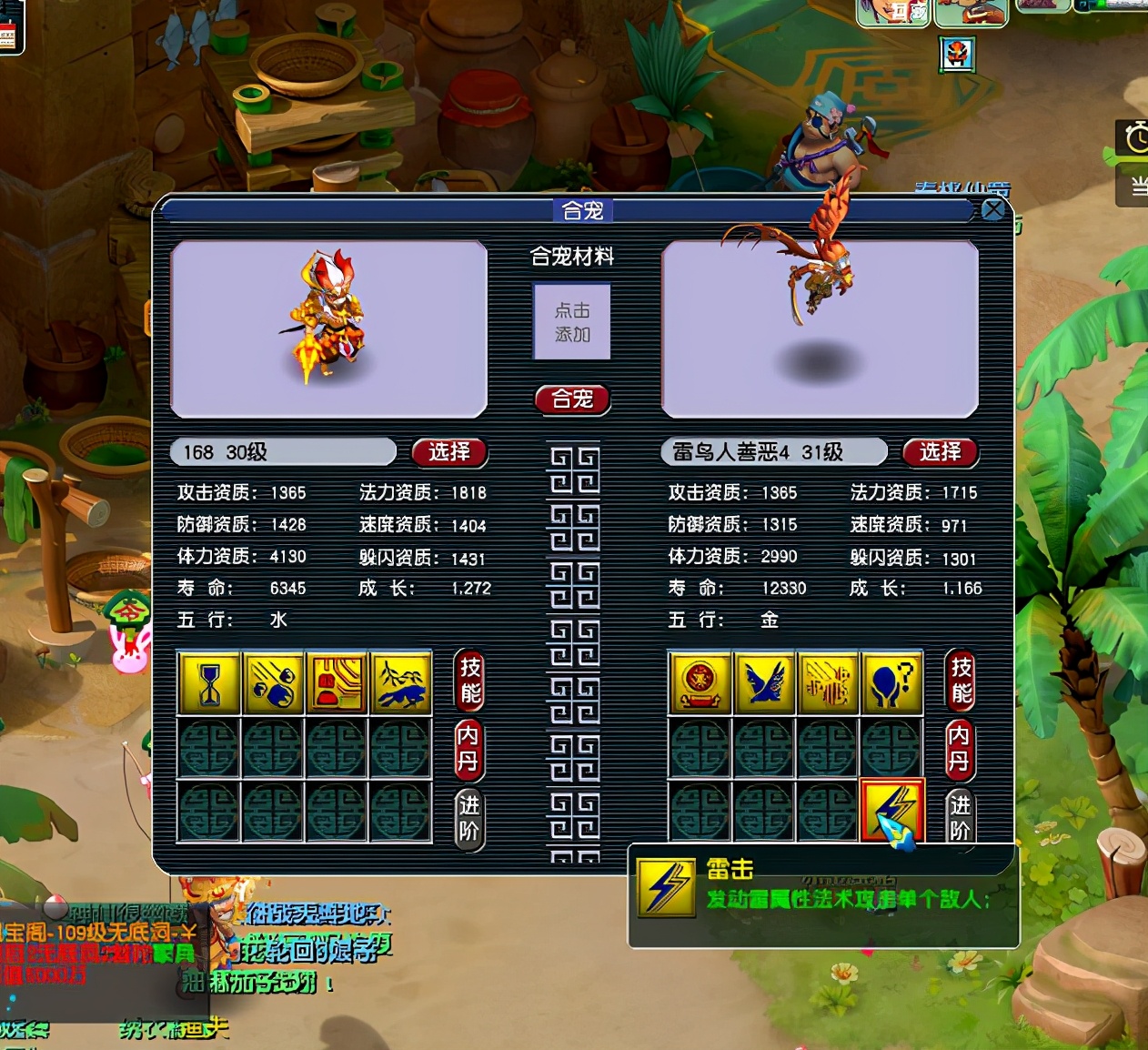This screenshot has height=1050, width=1148.
Task: Open the right pet's 技能 tab
Action: coord(961,681)
